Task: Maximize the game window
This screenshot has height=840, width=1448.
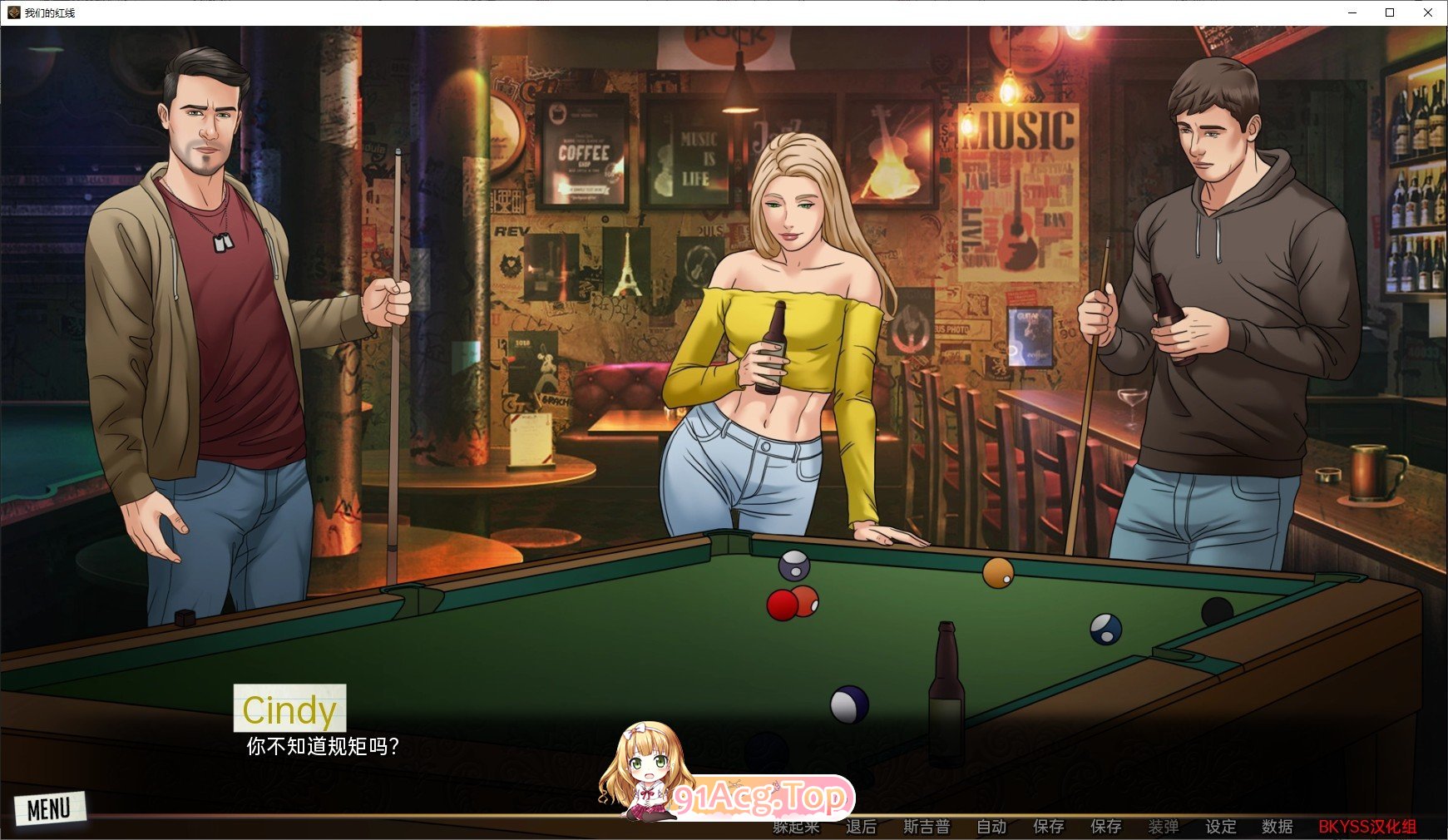Action: point(1388,12)
